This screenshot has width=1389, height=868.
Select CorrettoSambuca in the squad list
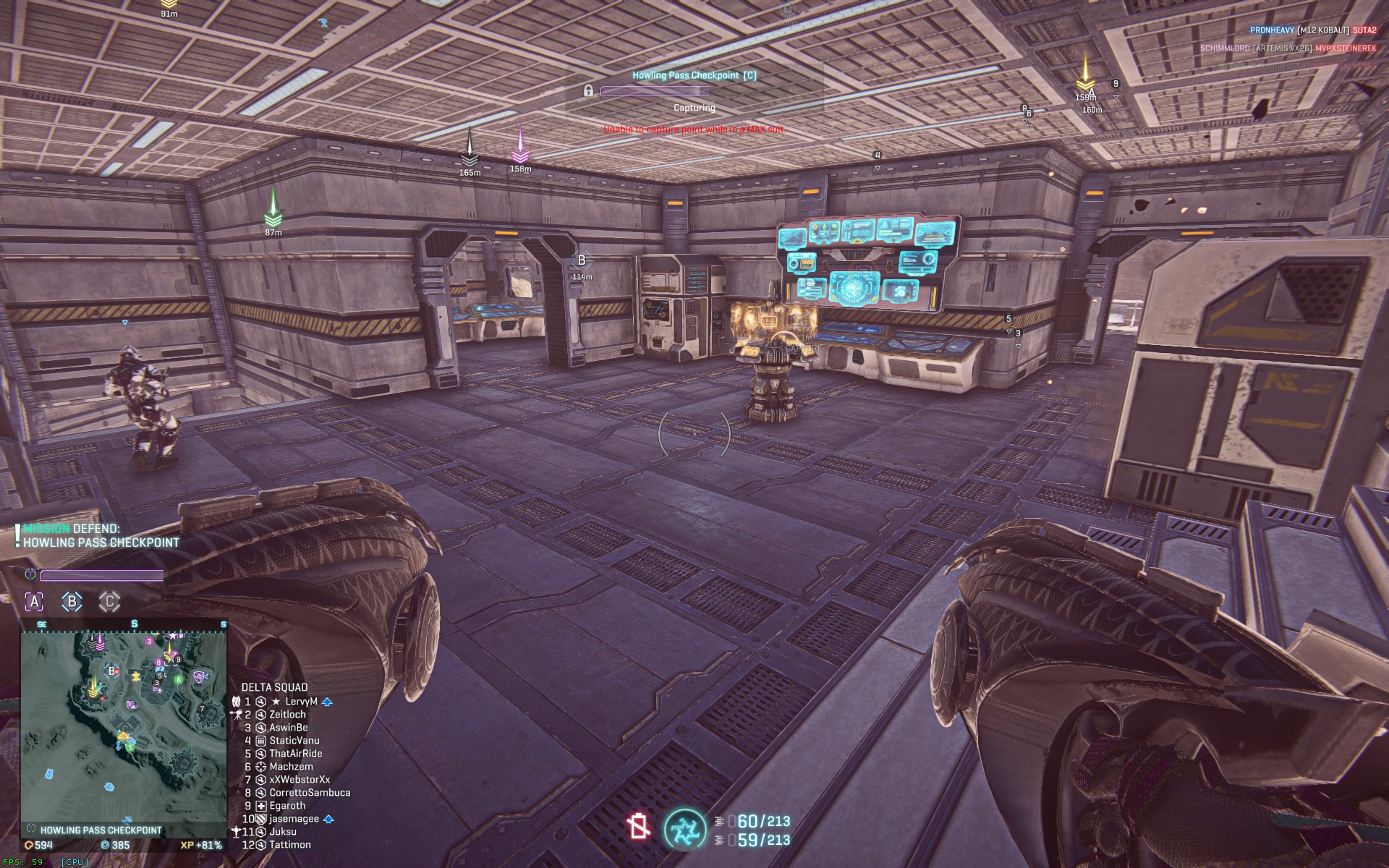pyautogui.click(x=310, y=793)
